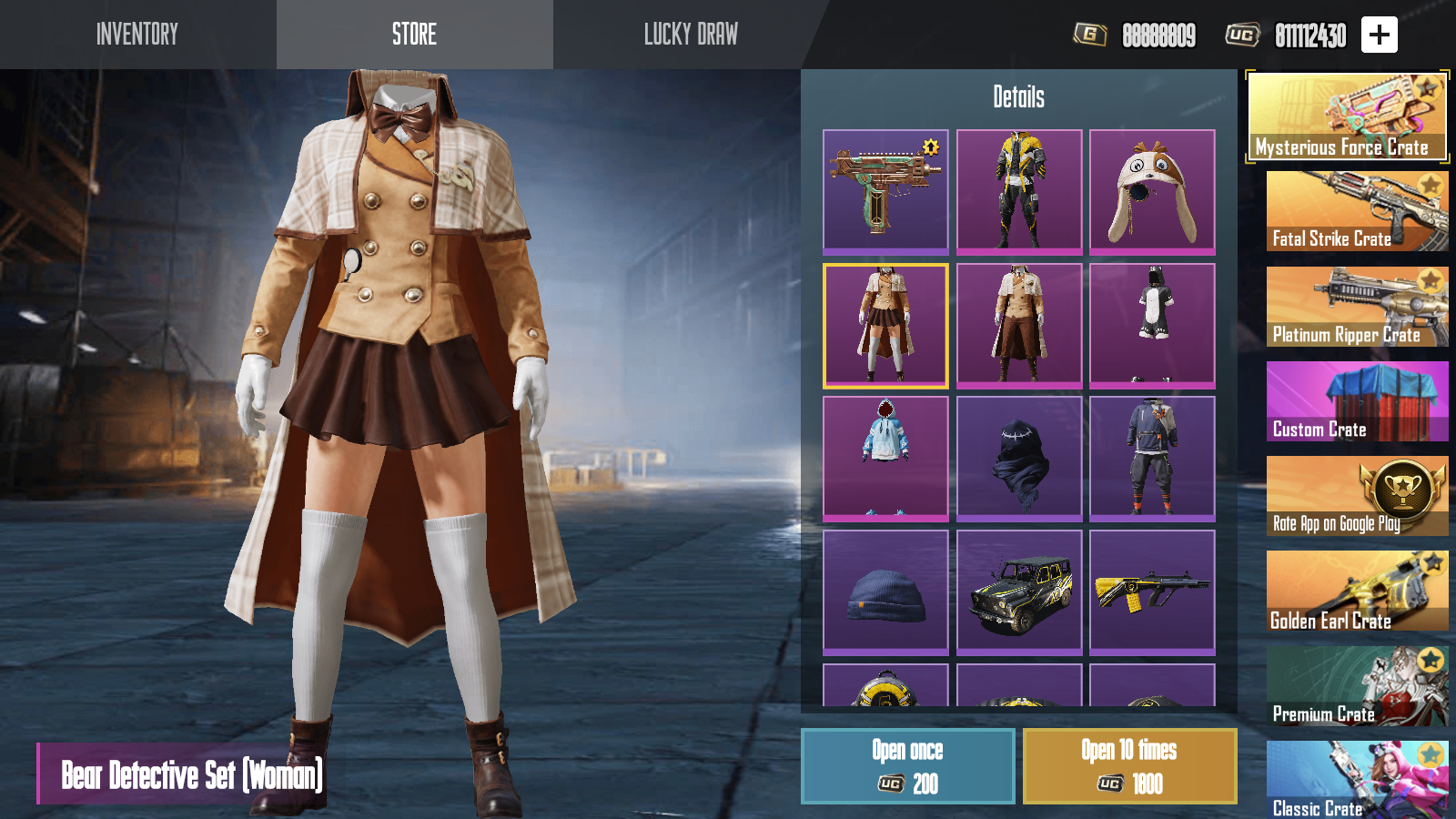Select the Store tab
This screenshot has height=819, width=1456.
(x=414, y=35)
